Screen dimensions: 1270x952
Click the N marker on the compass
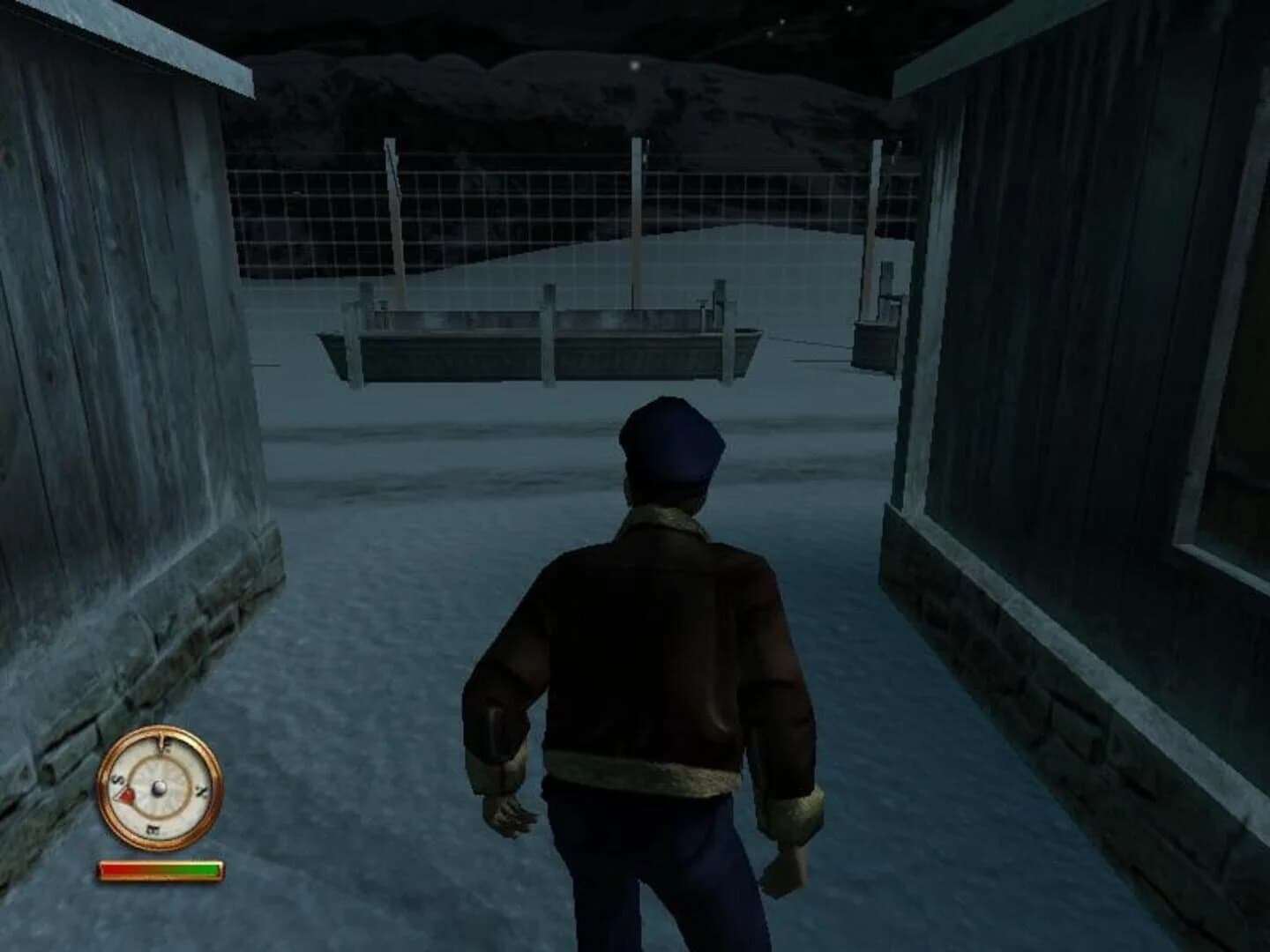coord(200,790)
